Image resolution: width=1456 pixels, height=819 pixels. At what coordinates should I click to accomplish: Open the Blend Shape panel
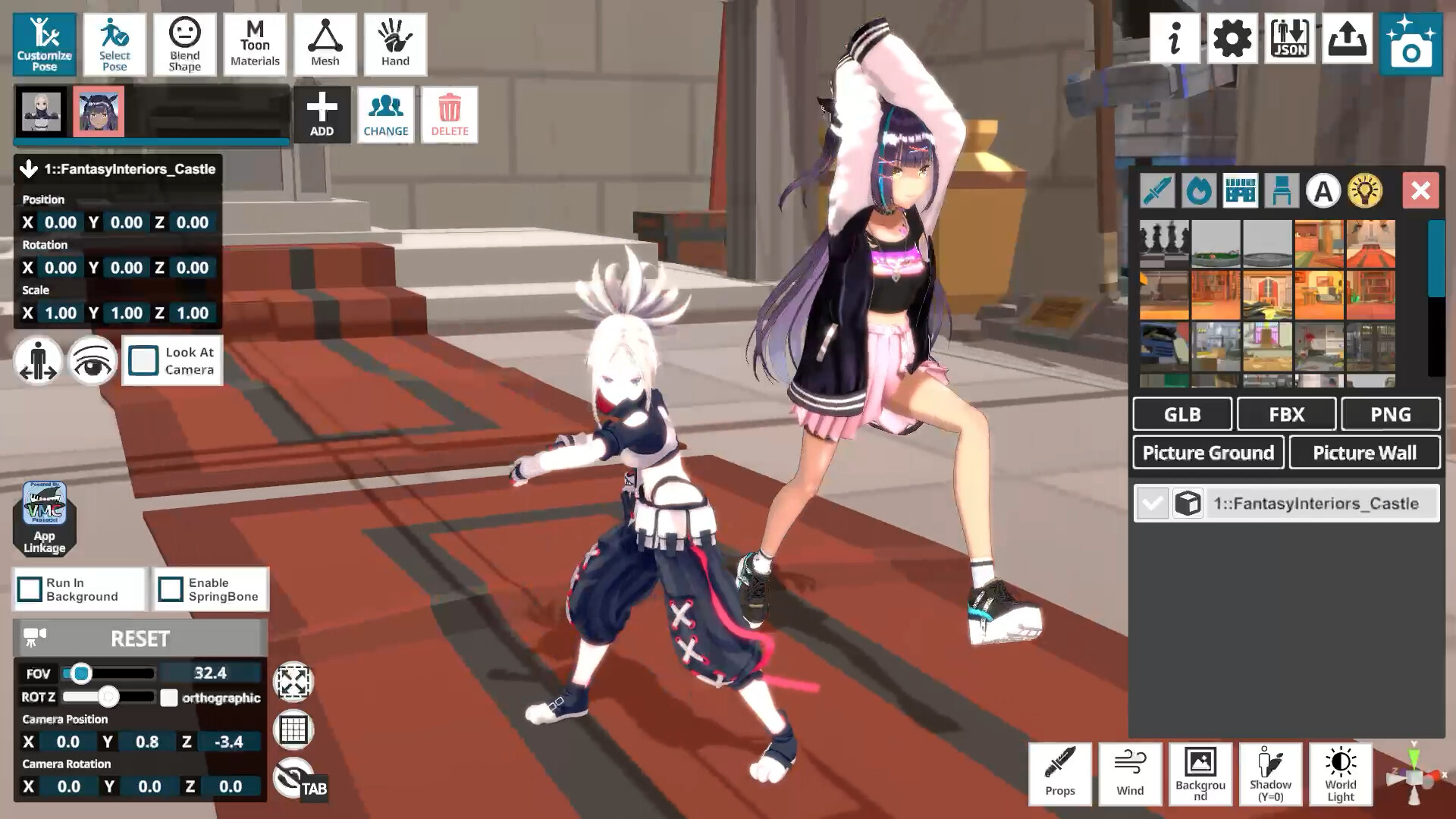(x=184, y=44)
